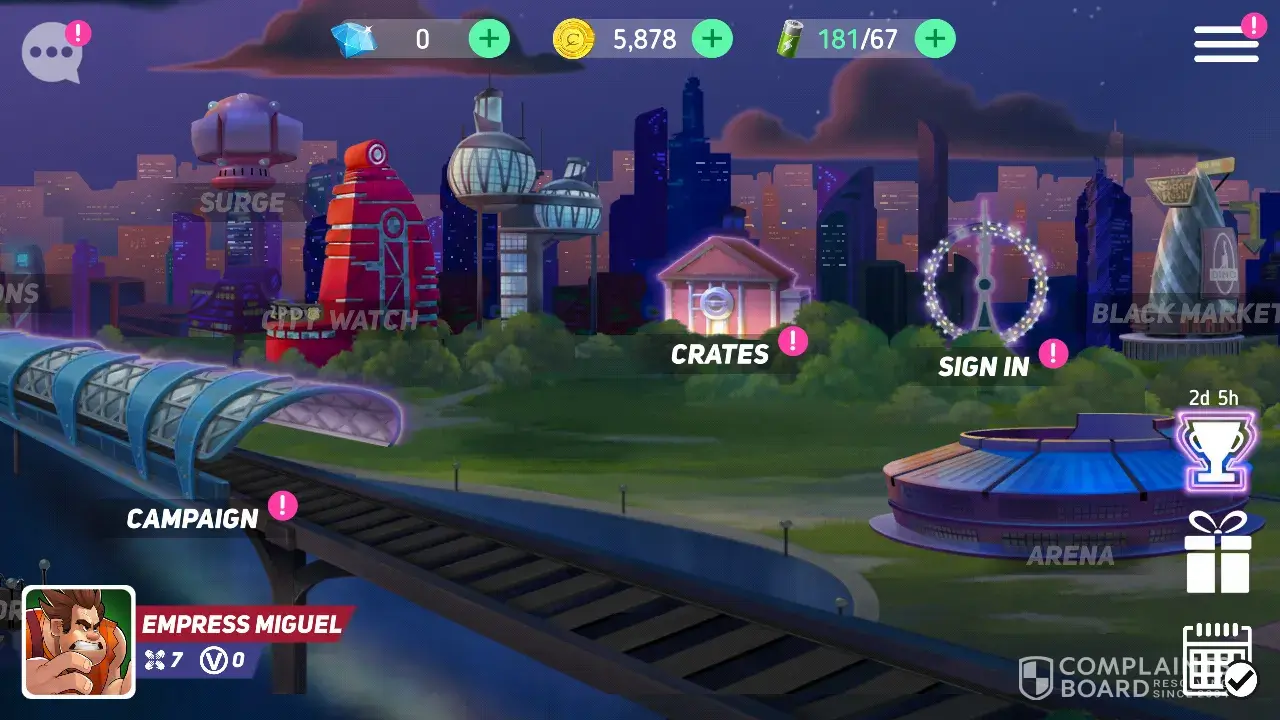1280x720 pixels.
Task: Buy more gold coins with the plus button
Action: coord(712,40)
